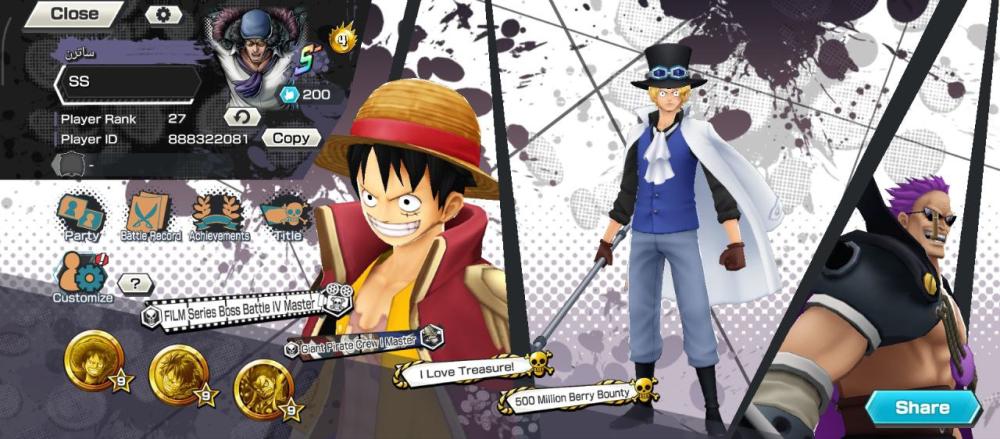Open the Party menu
This screenshot has width=1000, height=439.
81,217
